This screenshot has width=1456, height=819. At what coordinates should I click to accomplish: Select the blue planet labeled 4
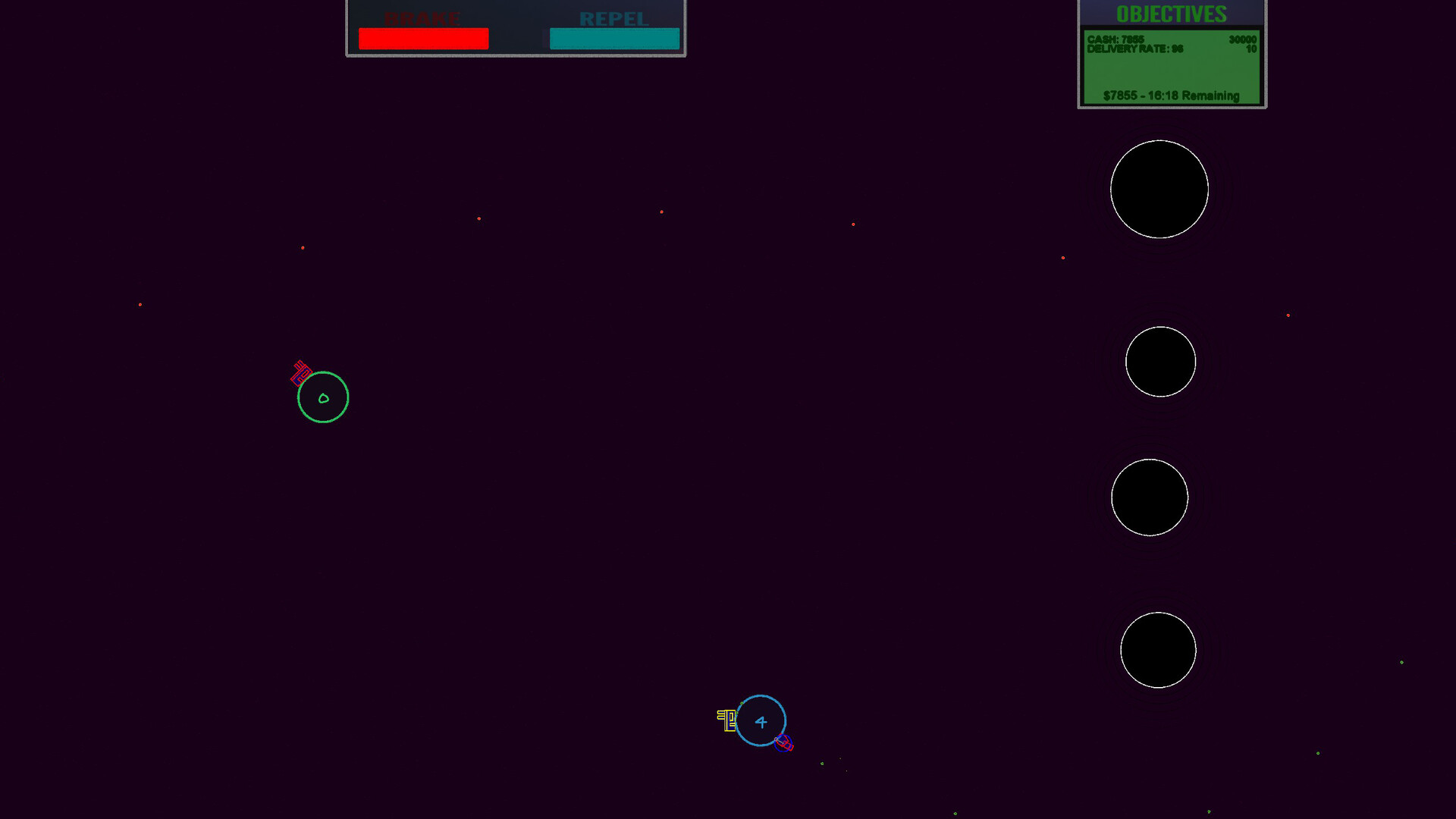(761, 722)
